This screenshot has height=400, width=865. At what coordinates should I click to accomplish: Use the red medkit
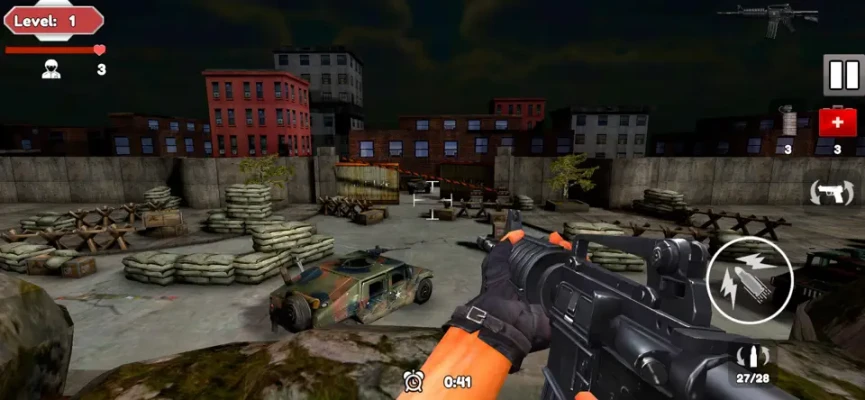pos(837,123)
